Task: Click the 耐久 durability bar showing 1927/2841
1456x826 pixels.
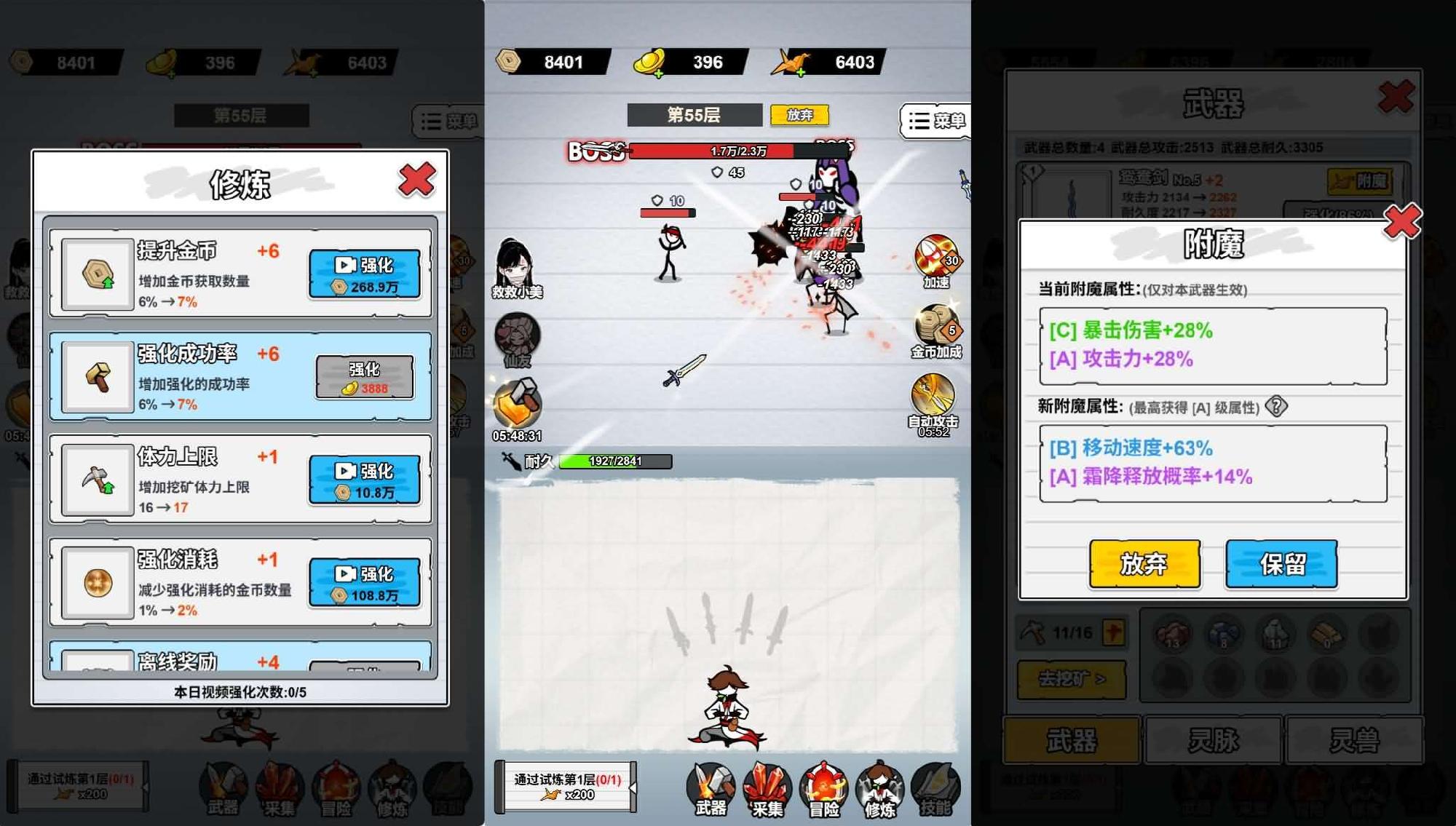Action: tap(612, 461)
